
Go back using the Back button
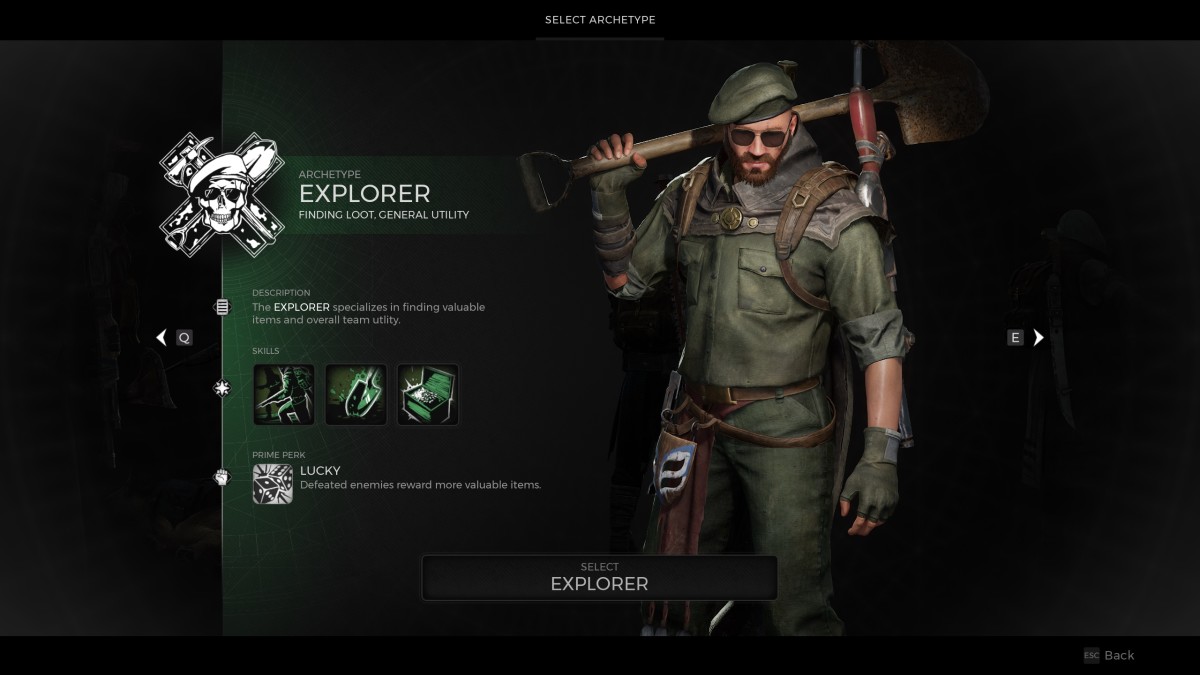[x=1110, y=655]
